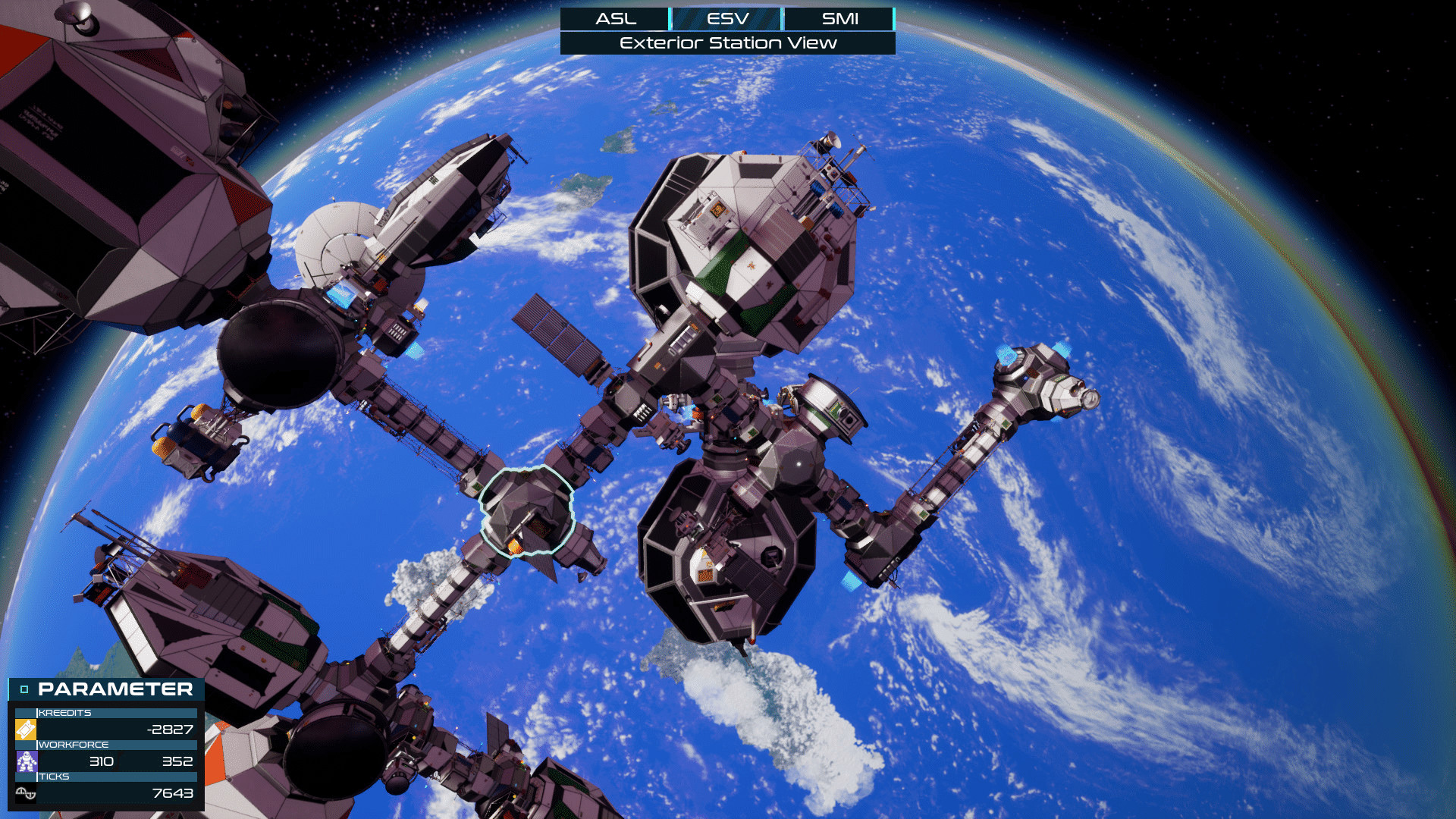Toggle the PARAMETER panel header square
The image size is (1456, 819).
(x=24, y=689)
